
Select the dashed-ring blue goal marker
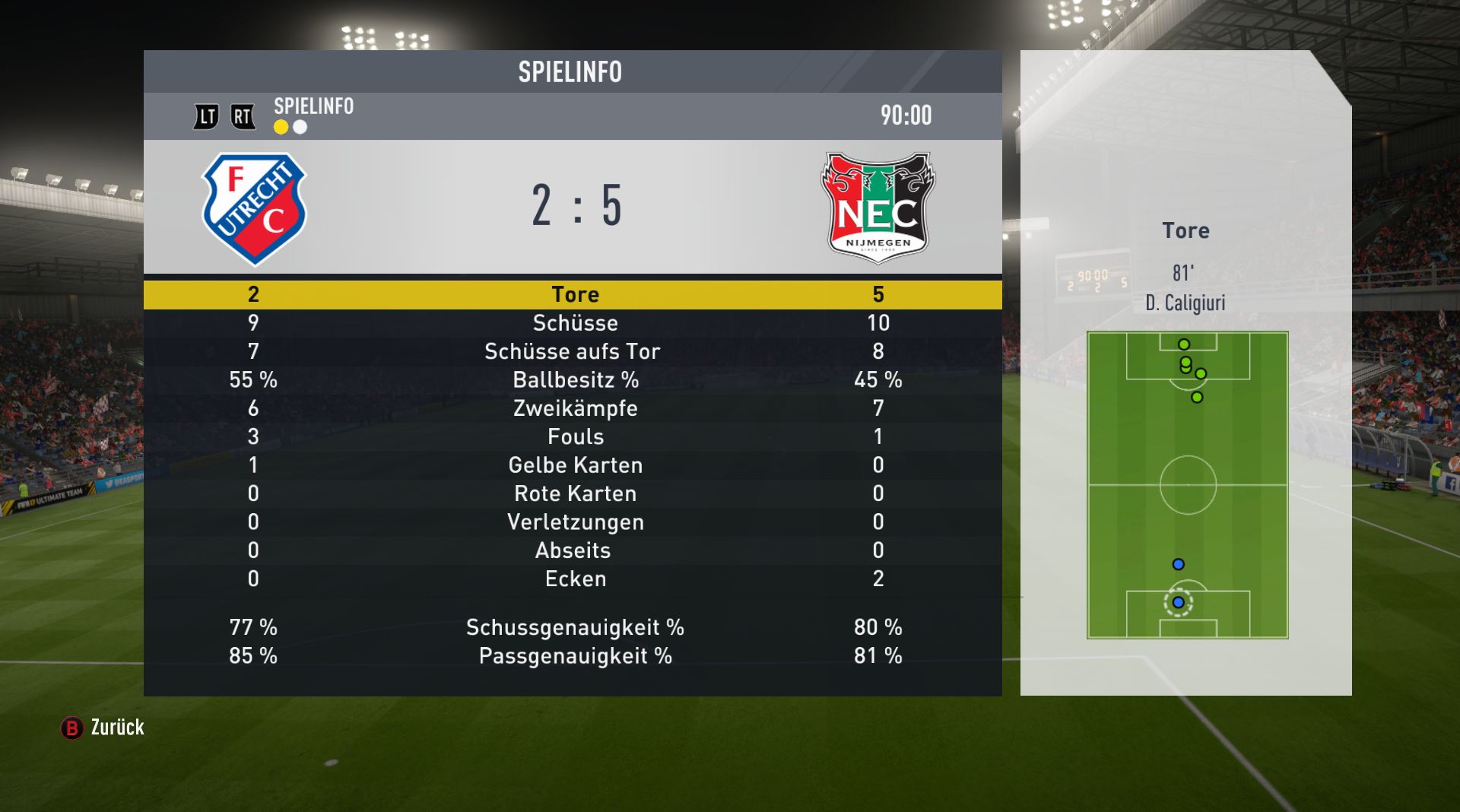pyautogui.click(x=1178, y=602)
